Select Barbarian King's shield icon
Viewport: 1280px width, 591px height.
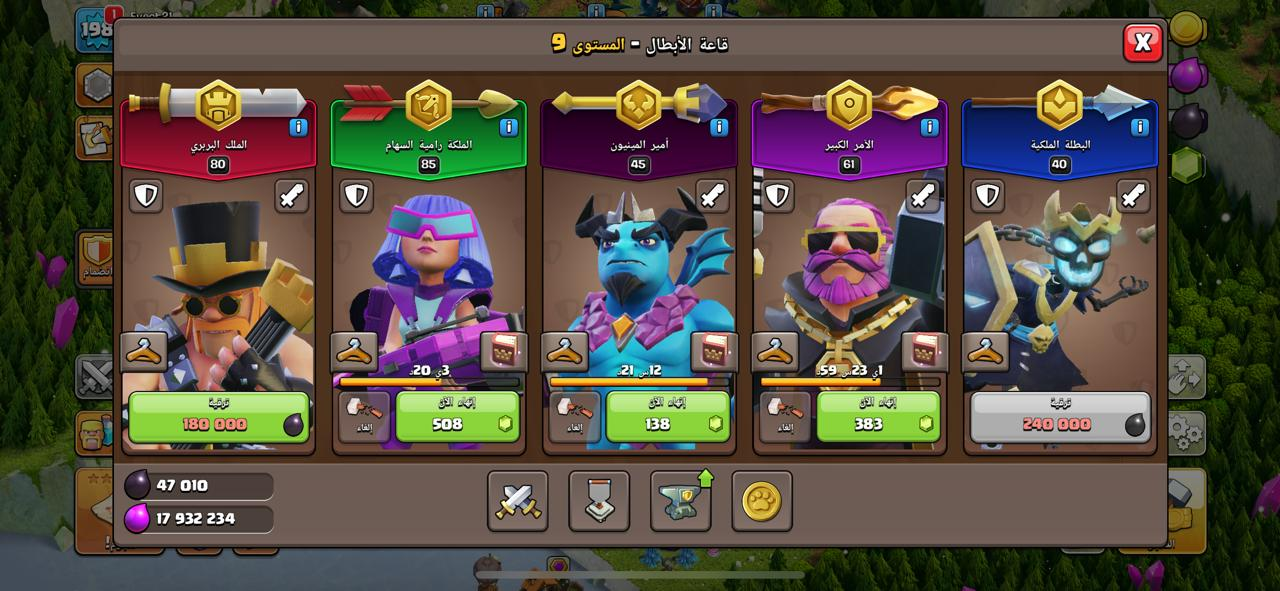pyautogui.click(x=146, y=196)
